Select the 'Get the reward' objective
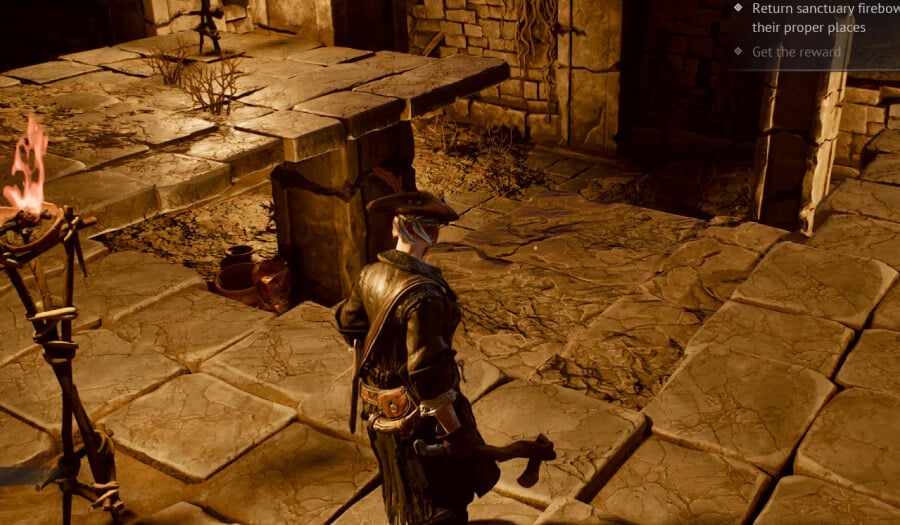 point(796,51)
